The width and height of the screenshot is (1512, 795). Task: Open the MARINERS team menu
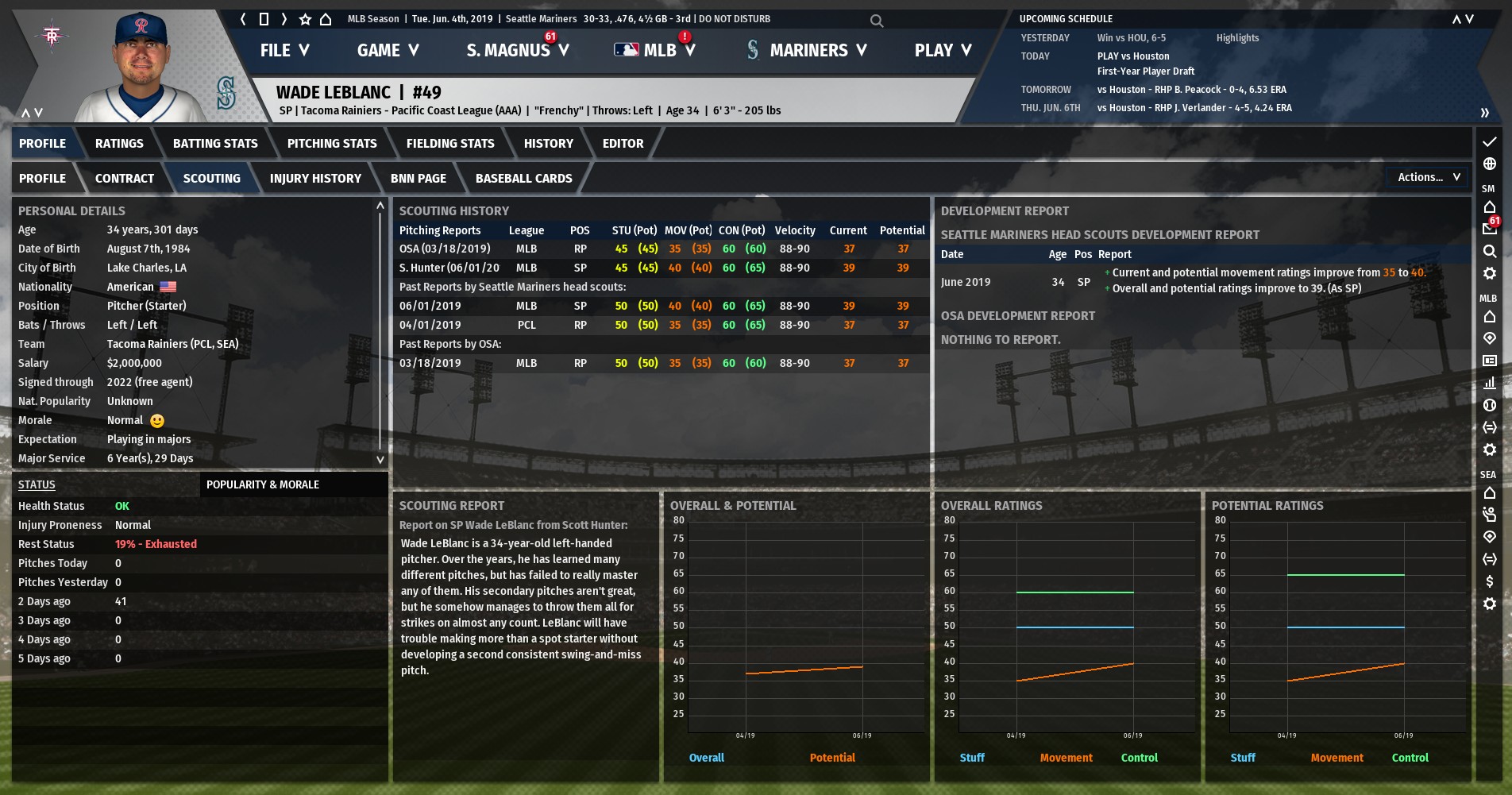(808, 50)
